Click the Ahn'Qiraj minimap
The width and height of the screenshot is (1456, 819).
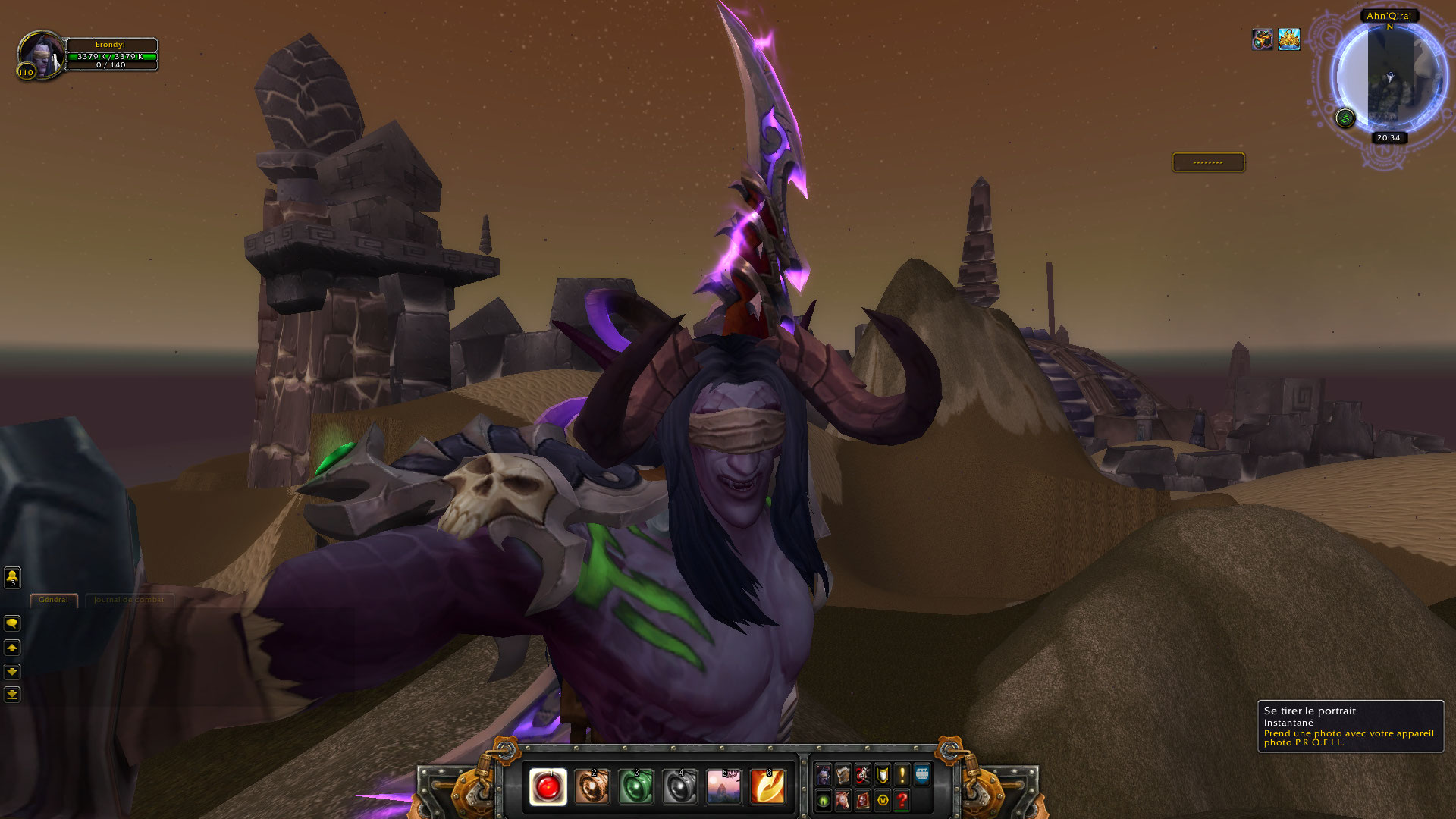(x=1389, y=80)
